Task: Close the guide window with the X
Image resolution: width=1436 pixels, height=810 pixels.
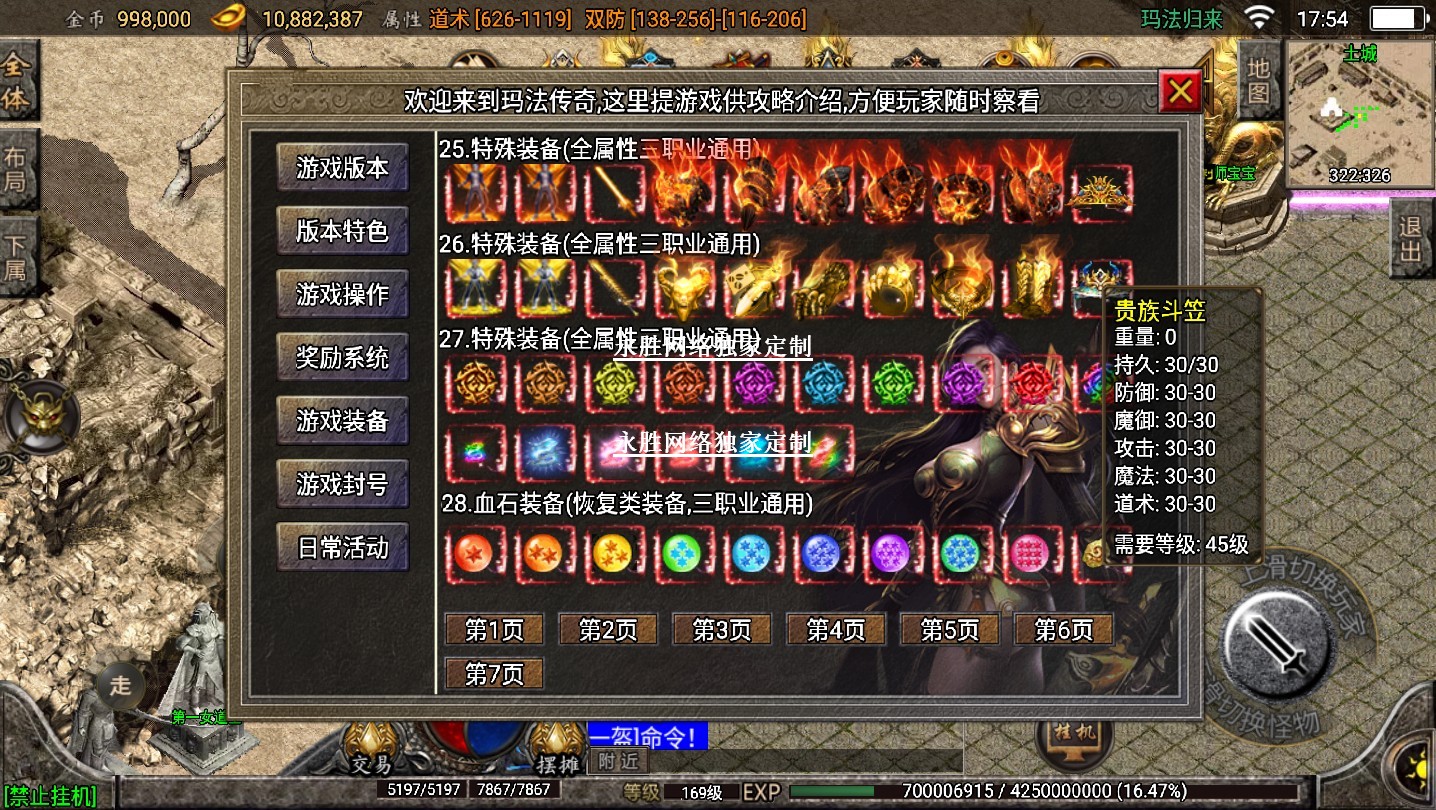Action: (1180, 92)
